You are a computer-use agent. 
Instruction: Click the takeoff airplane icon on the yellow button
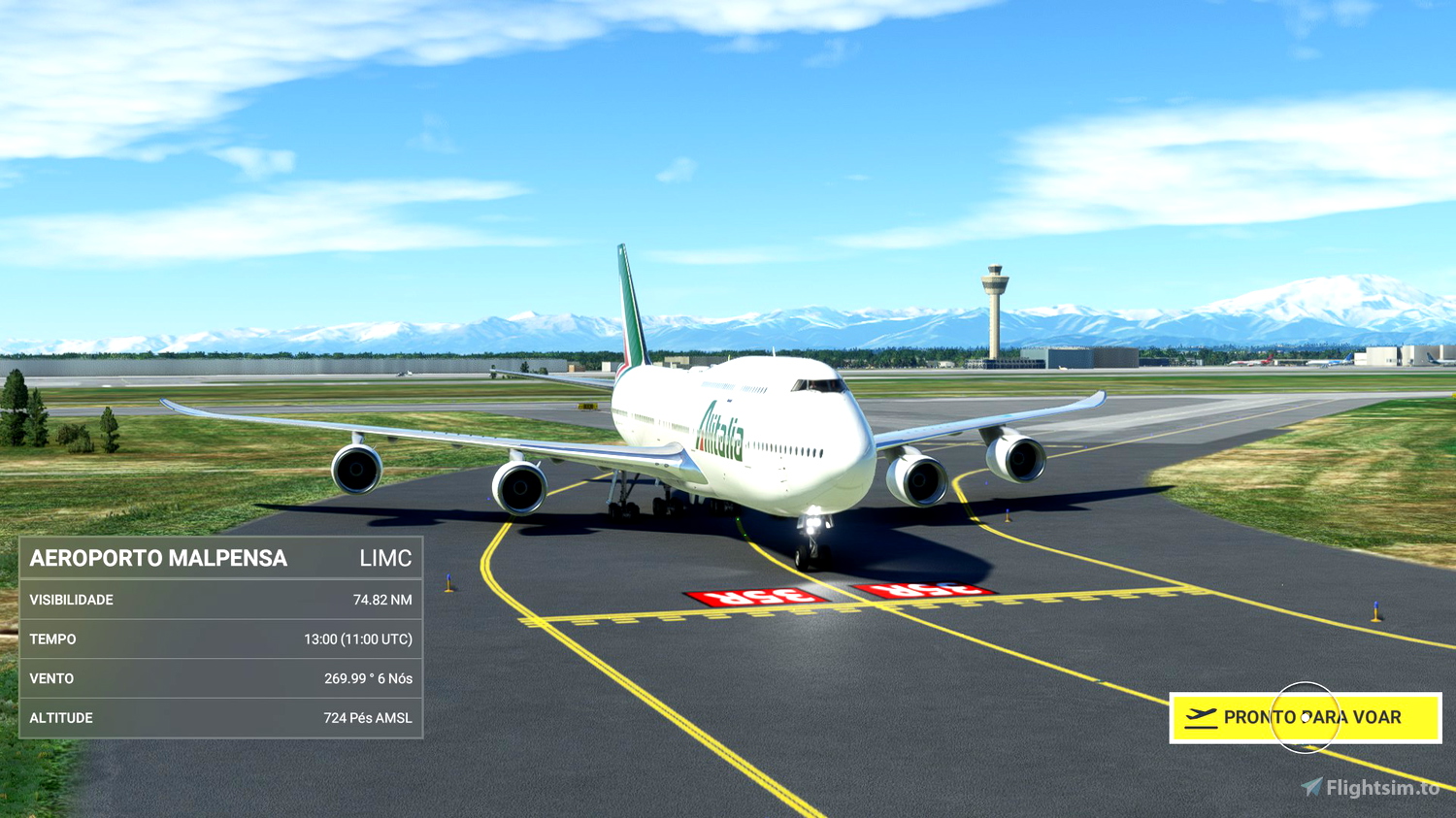pos(1202,718)
